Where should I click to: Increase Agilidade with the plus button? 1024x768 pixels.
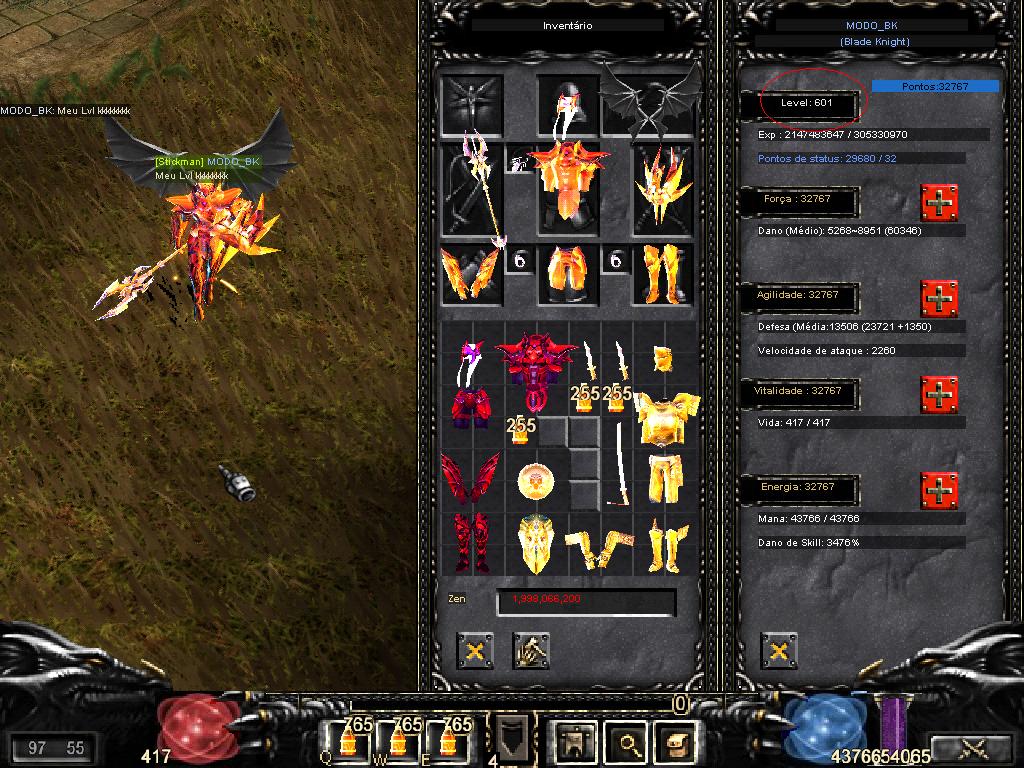coord(939,298)
